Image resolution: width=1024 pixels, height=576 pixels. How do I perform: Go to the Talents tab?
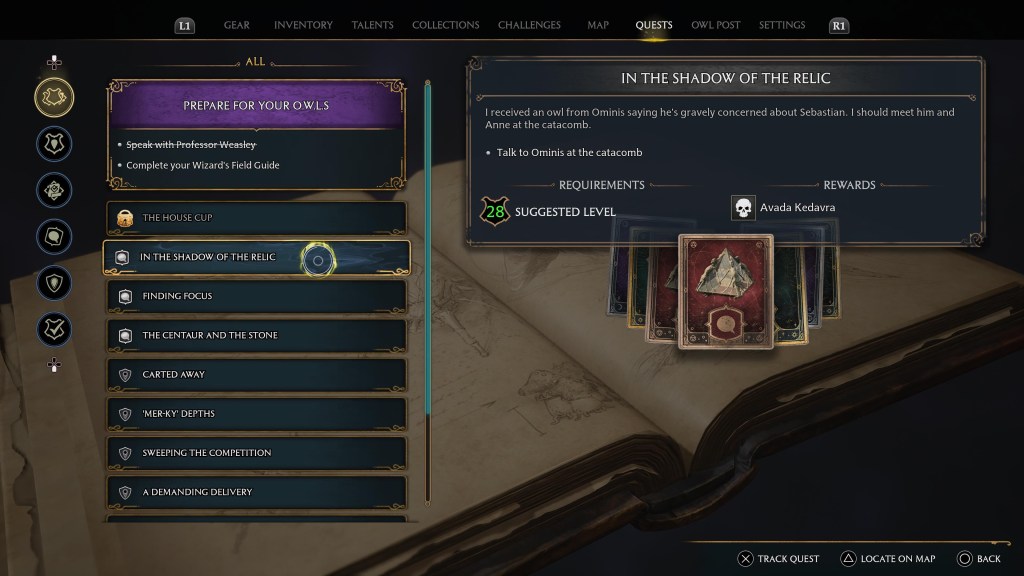[372, 25]
